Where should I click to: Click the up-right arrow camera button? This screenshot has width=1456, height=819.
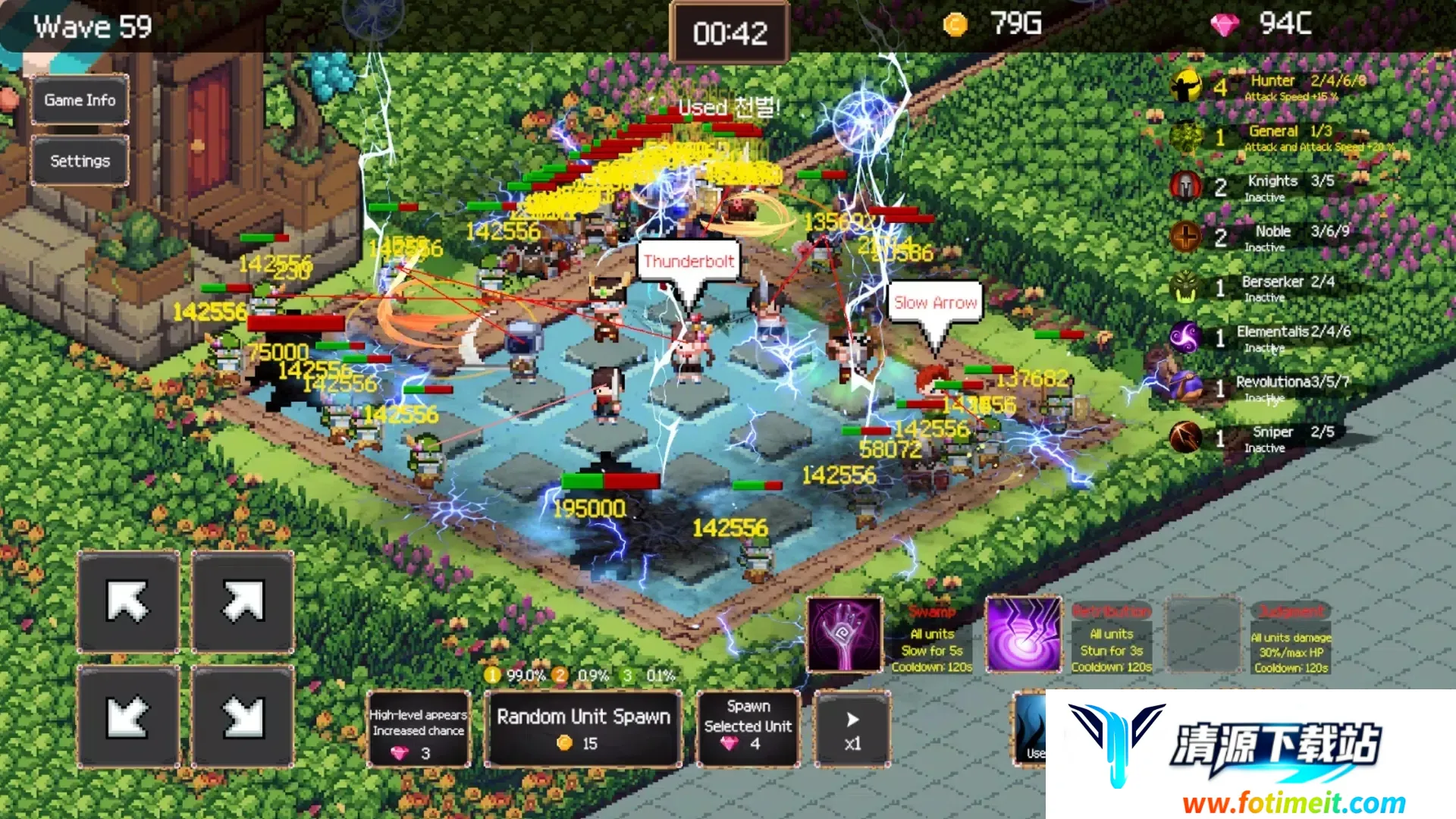click(x=243, y=602)
